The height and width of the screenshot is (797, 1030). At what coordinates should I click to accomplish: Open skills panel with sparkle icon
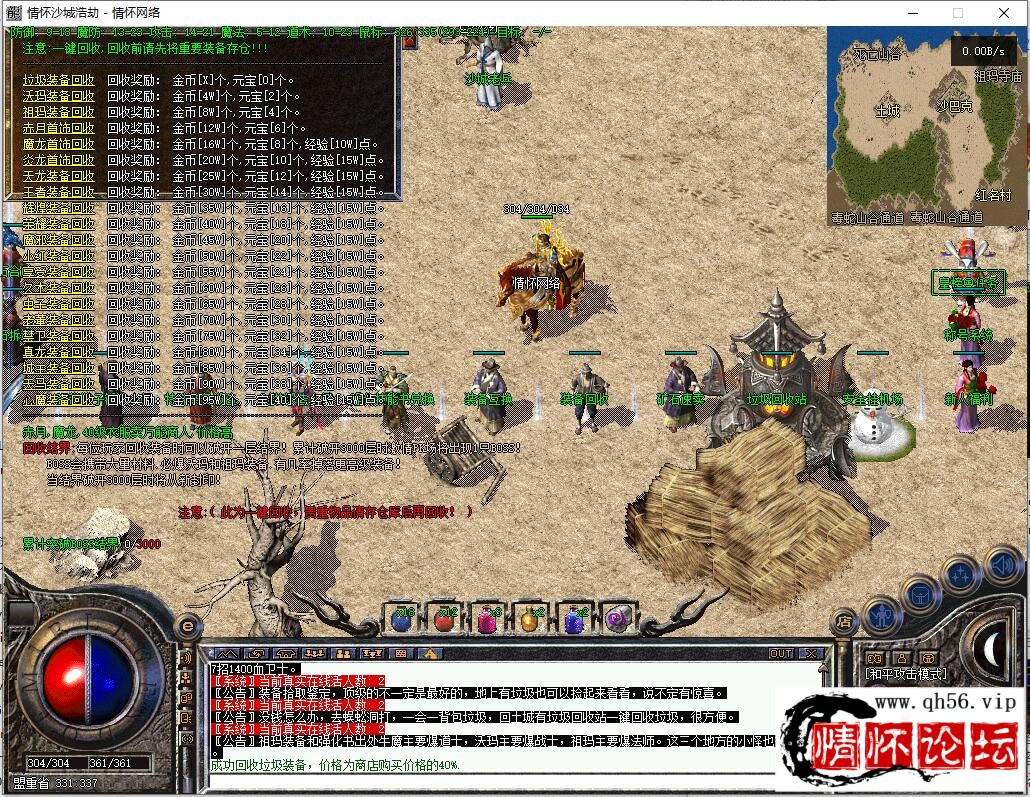(961, 576)
